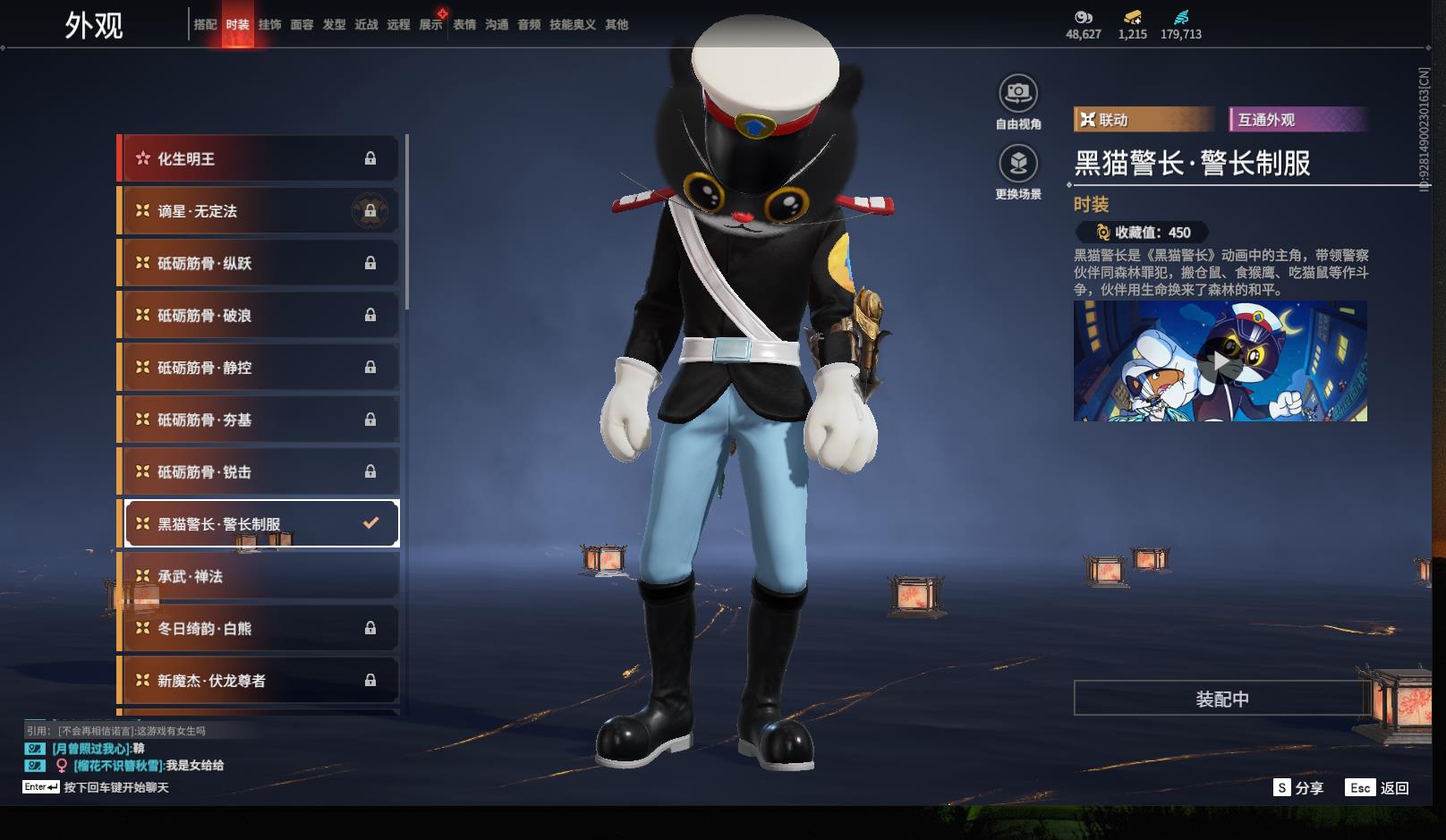1446x840 pixels.
Task: Switch to the 面容 face tab
Action: pos(302,25)
